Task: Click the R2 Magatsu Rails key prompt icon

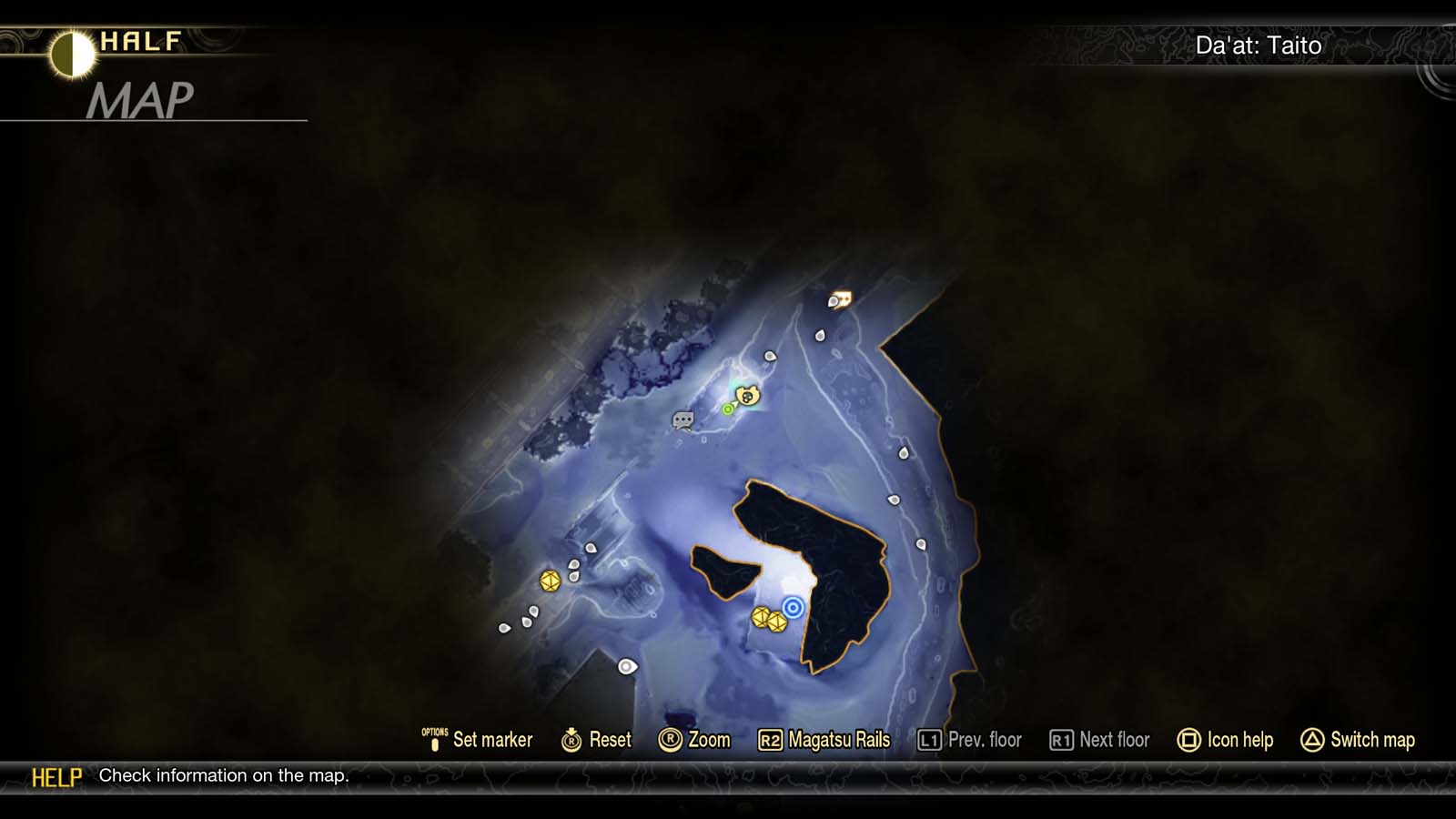Action: 773,740
